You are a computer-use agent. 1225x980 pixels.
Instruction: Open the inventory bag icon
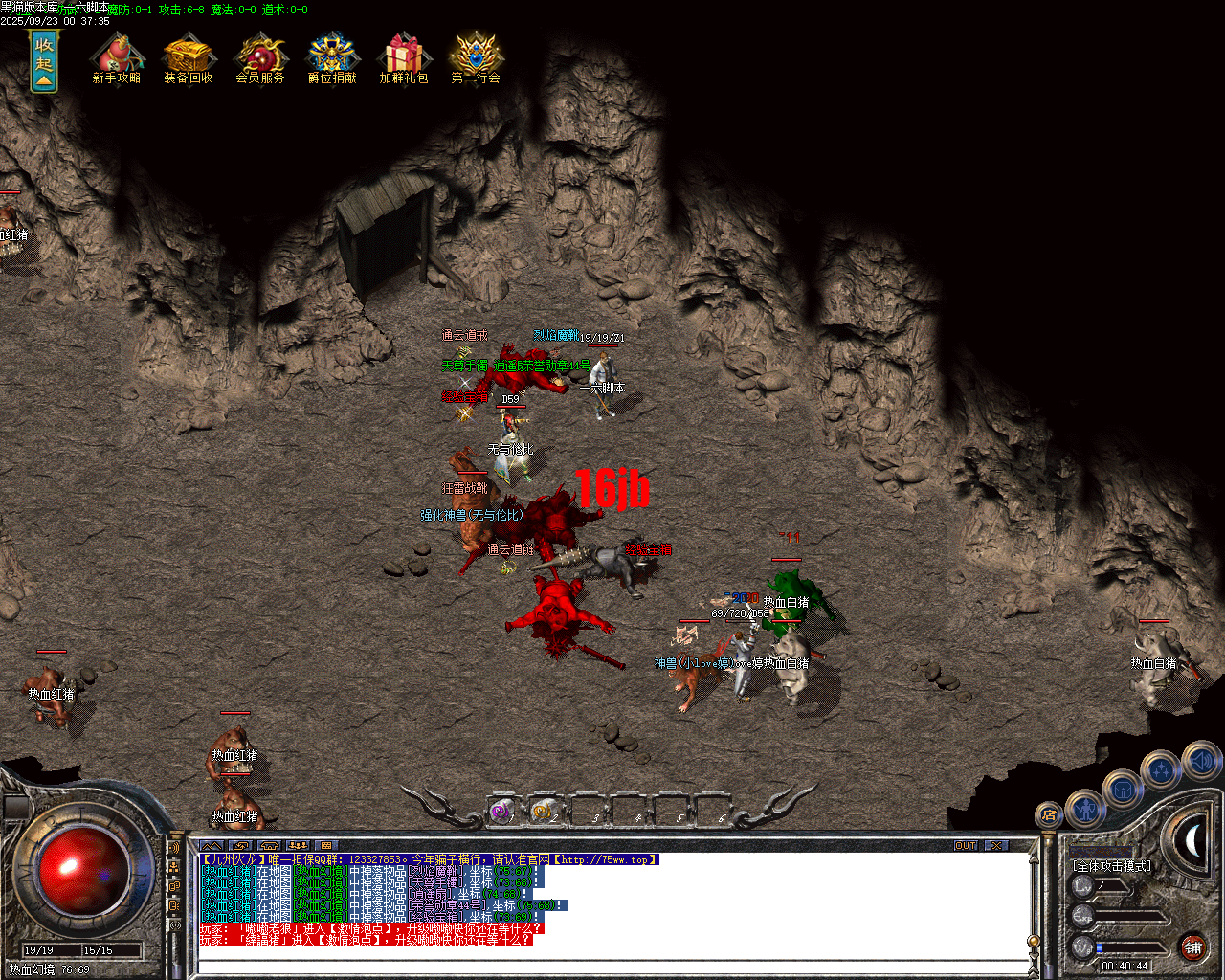(x=1123, y=790)
